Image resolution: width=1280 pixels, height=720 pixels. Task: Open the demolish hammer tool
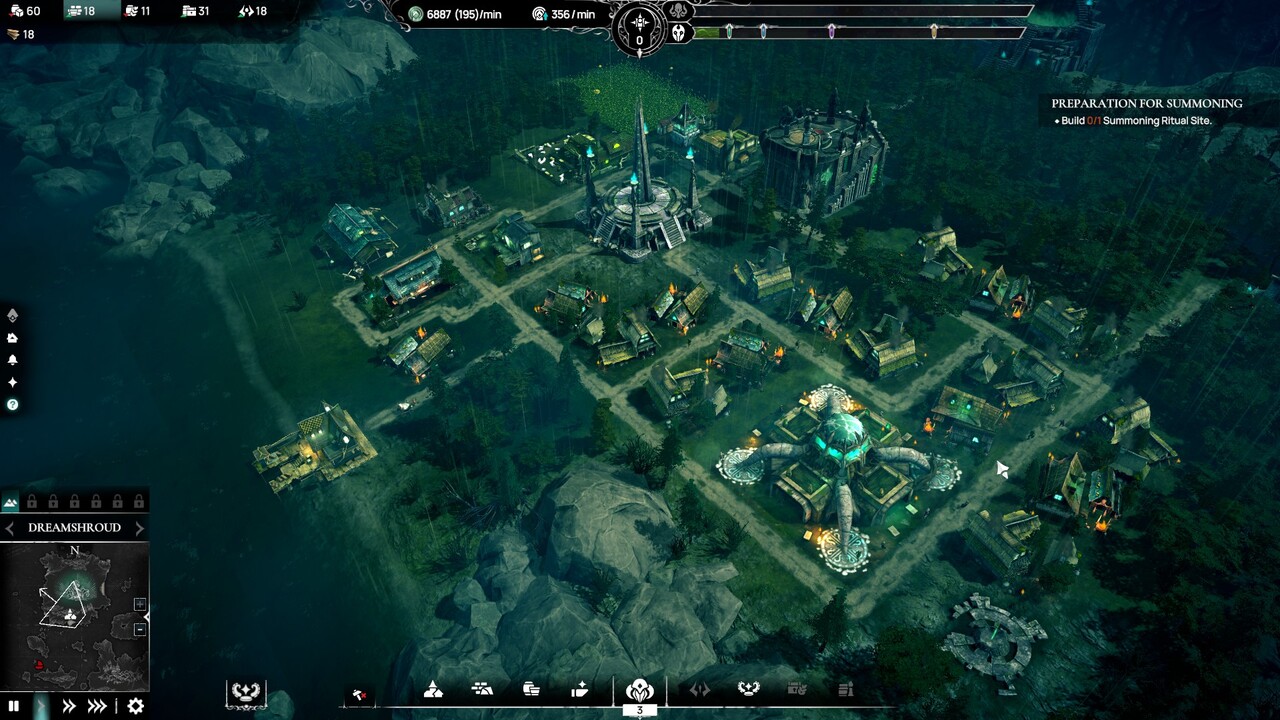coord(359,693)
